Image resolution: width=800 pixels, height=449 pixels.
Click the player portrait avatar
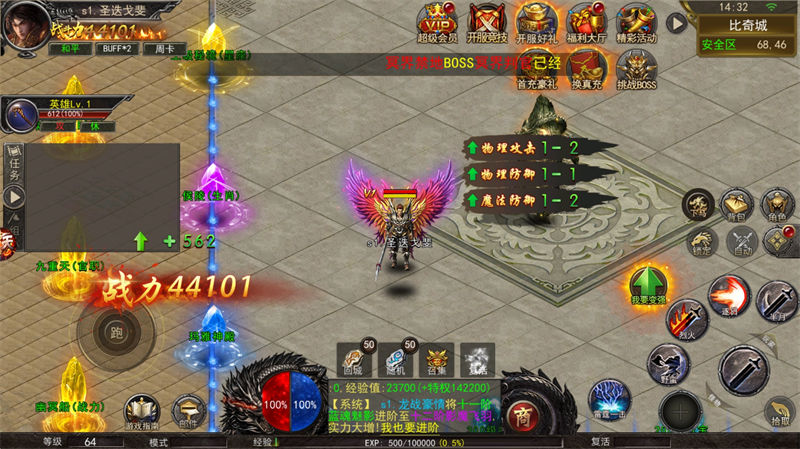click(x=26, y=27)
